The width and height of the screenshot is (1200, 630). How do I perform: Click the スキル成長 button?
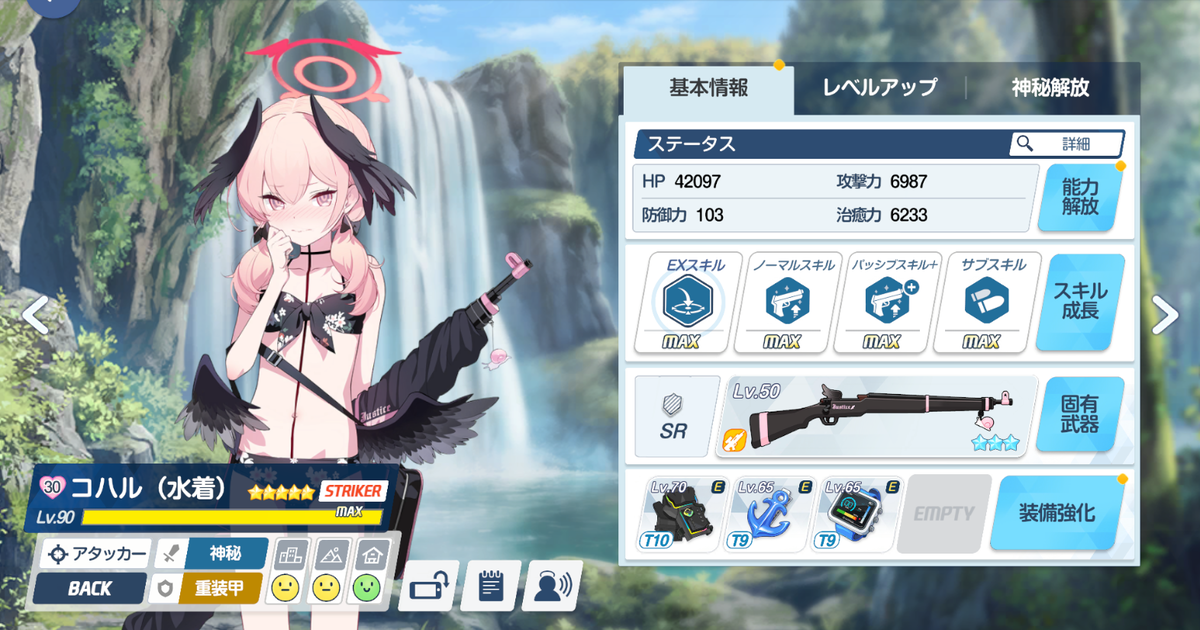click(x=1081, y=301)
